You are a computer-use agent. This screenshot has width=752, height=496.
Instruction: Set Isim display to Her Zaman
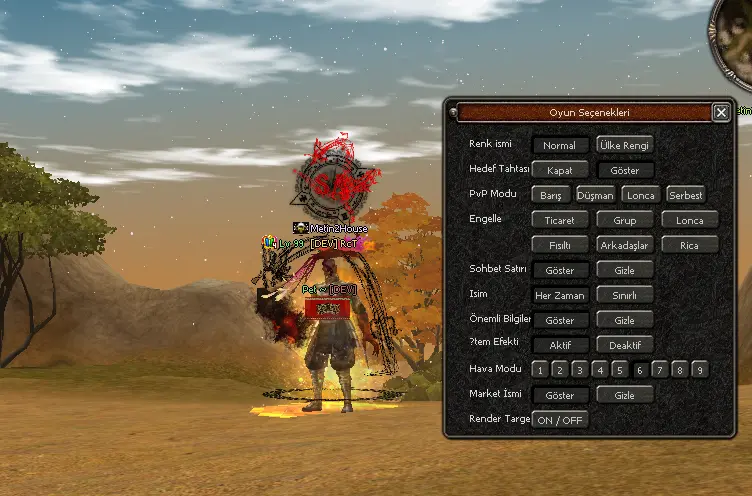(x=560, y=295)
